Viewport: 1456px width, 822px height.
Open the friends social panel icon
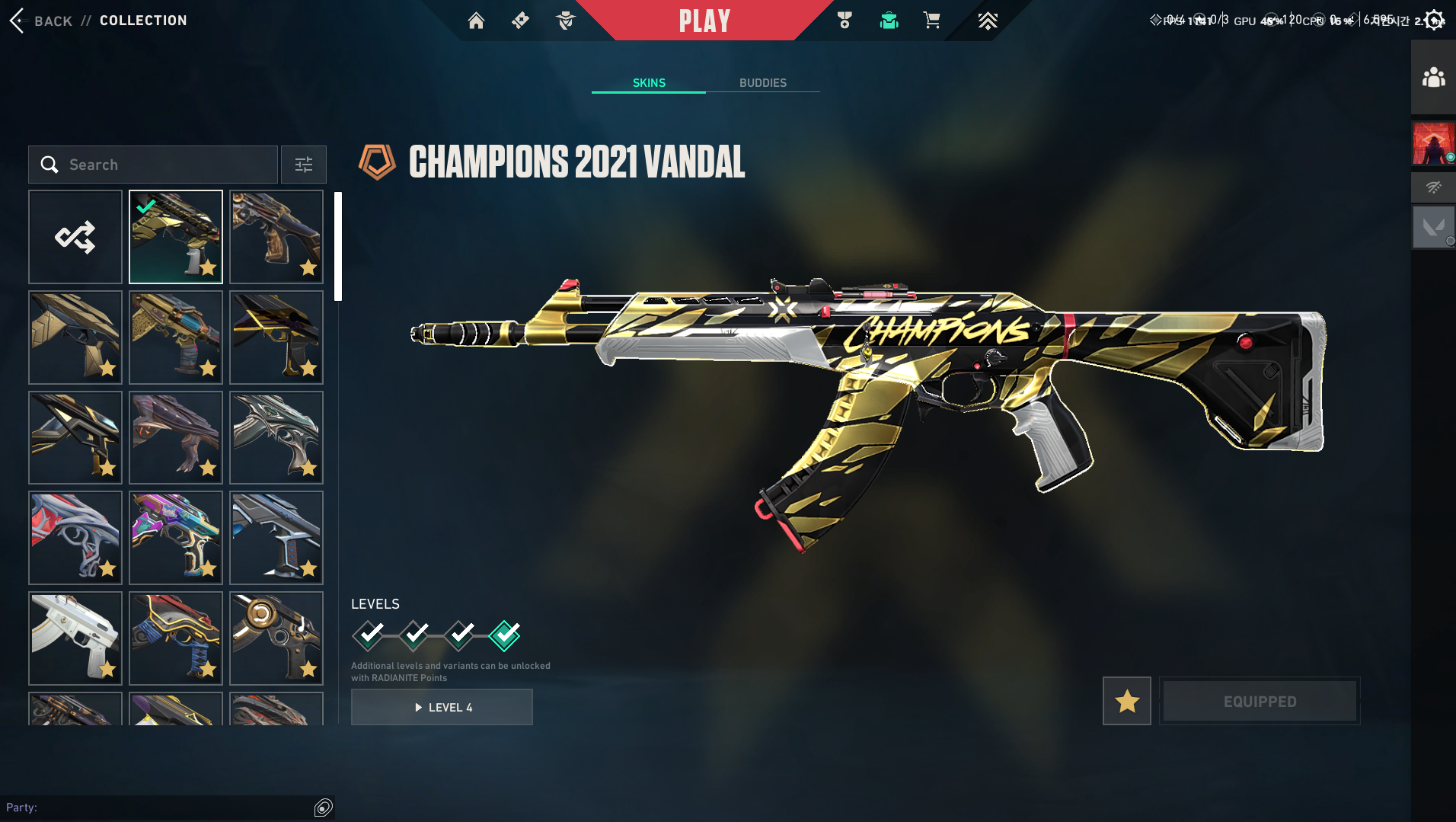[1433, 78]
